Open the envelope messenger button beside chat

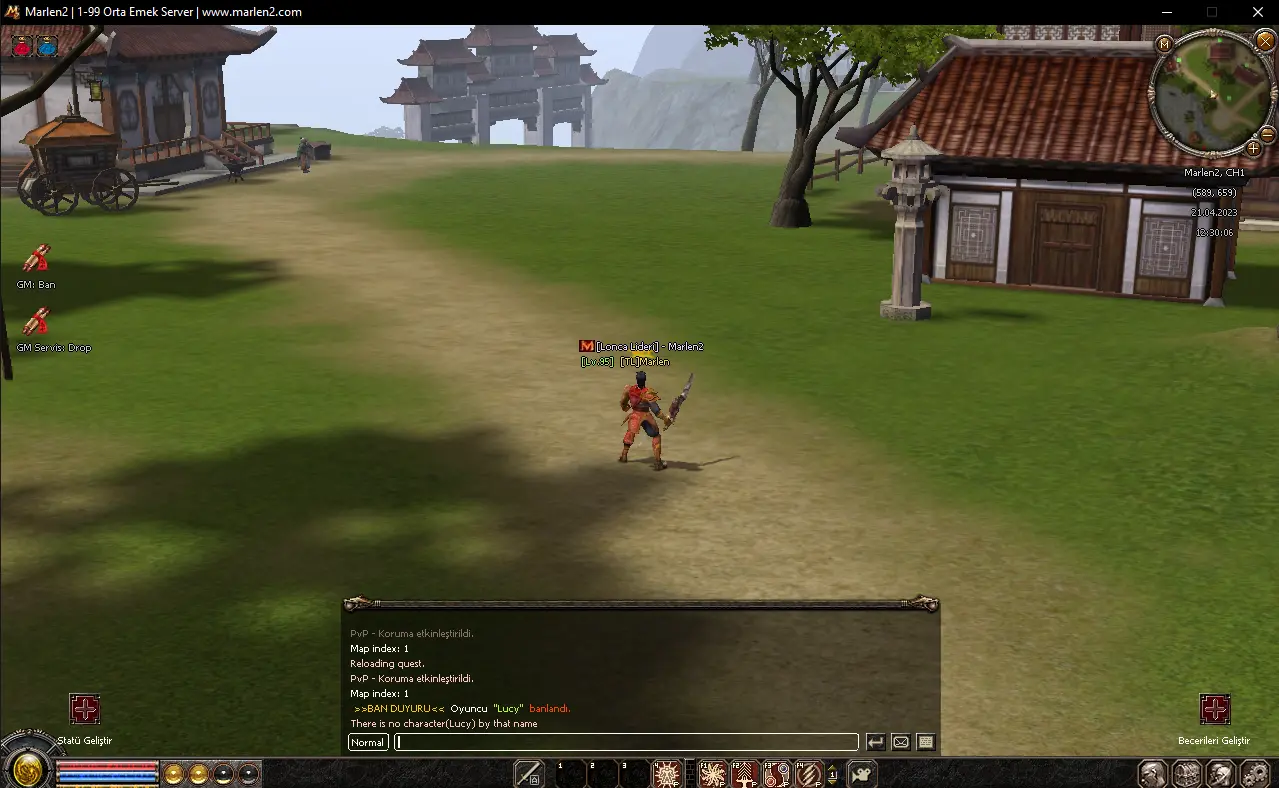click(900, 742)
